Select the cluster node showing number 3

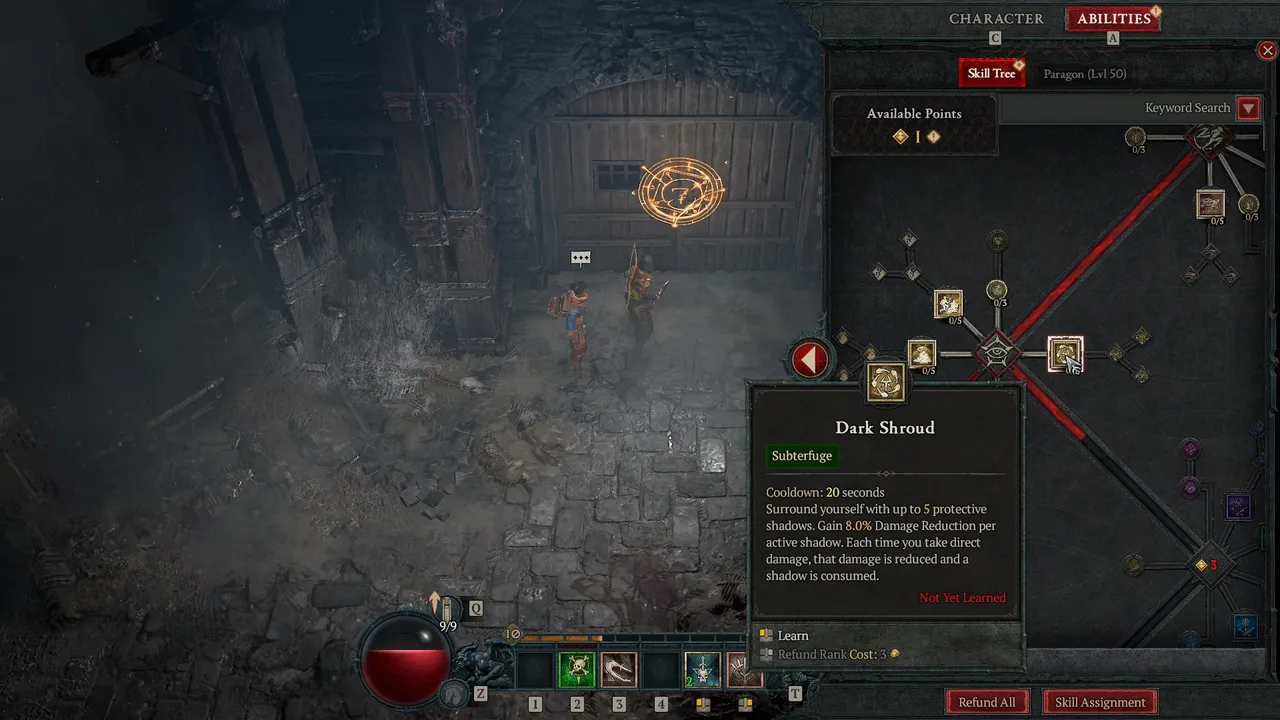tap(1203, 565)
